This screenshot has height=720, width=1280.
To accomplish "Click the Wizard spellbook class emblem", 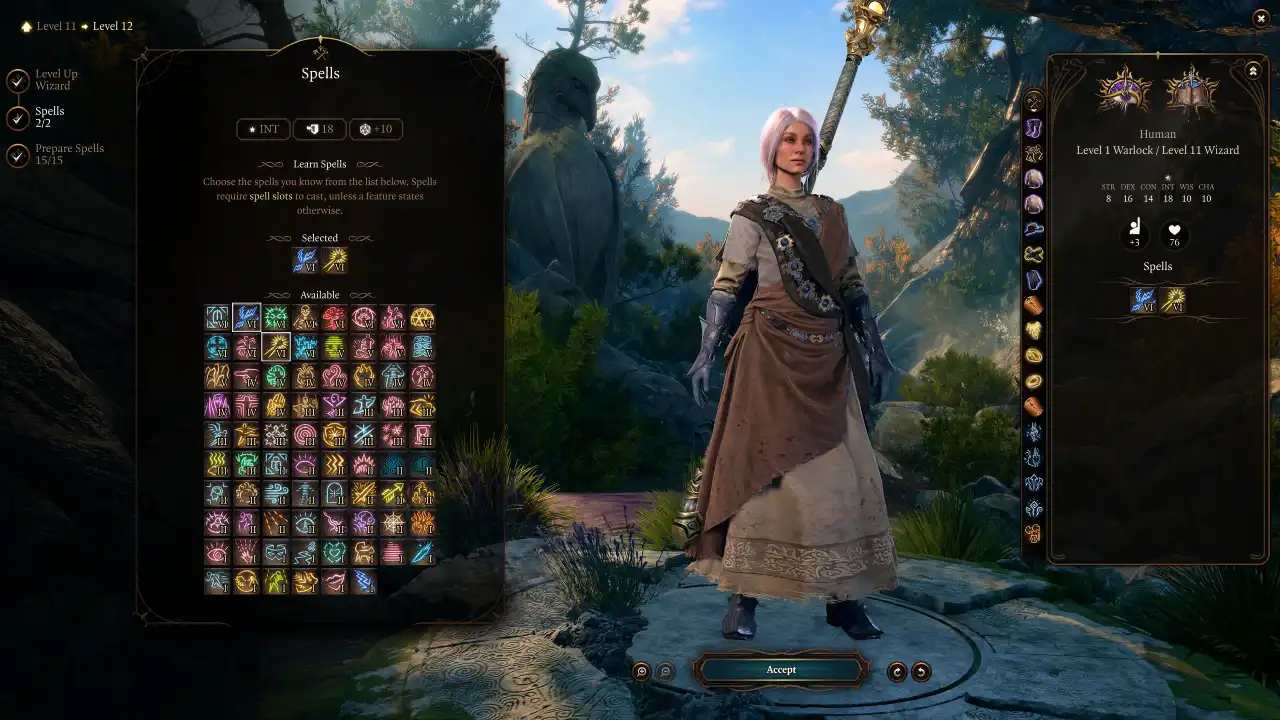I will click(x=1191, y=92).
